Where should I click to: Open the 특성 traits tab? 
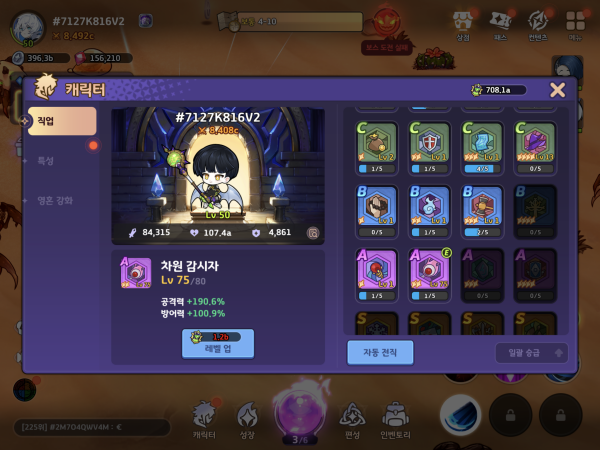(x=46, y=160)
